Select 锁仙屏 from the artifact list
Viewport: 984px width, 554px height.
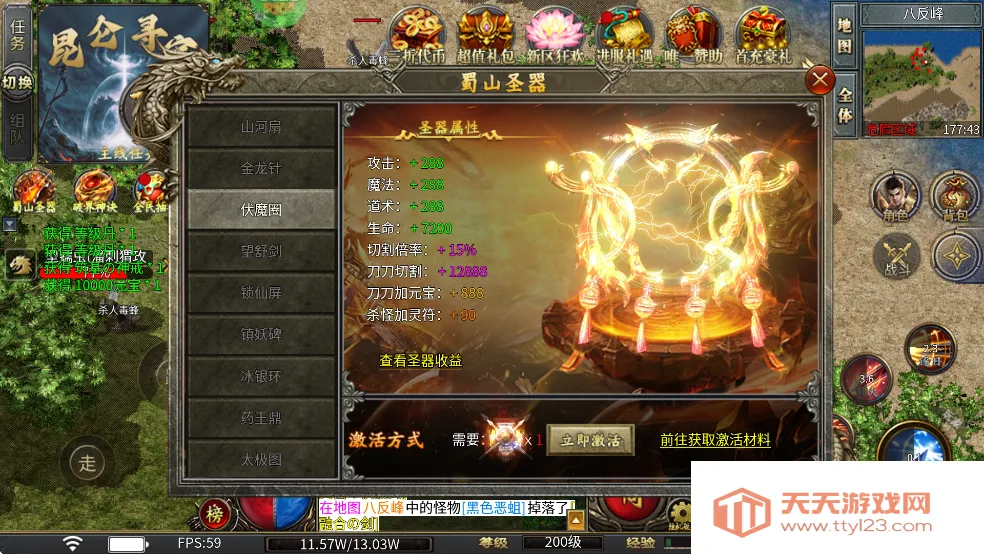261,293
